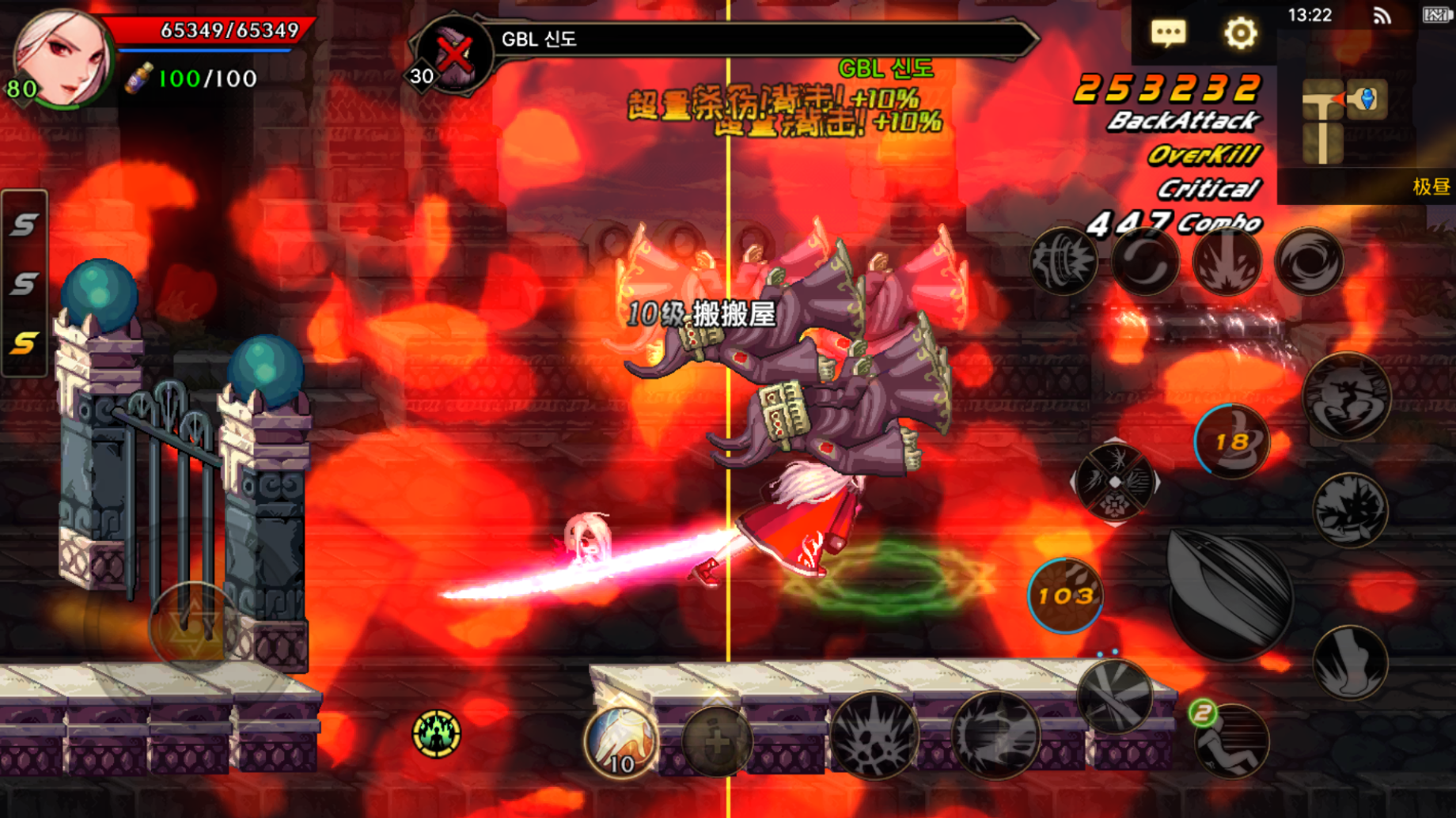Open the four-way diamond skill selector

1114,482
